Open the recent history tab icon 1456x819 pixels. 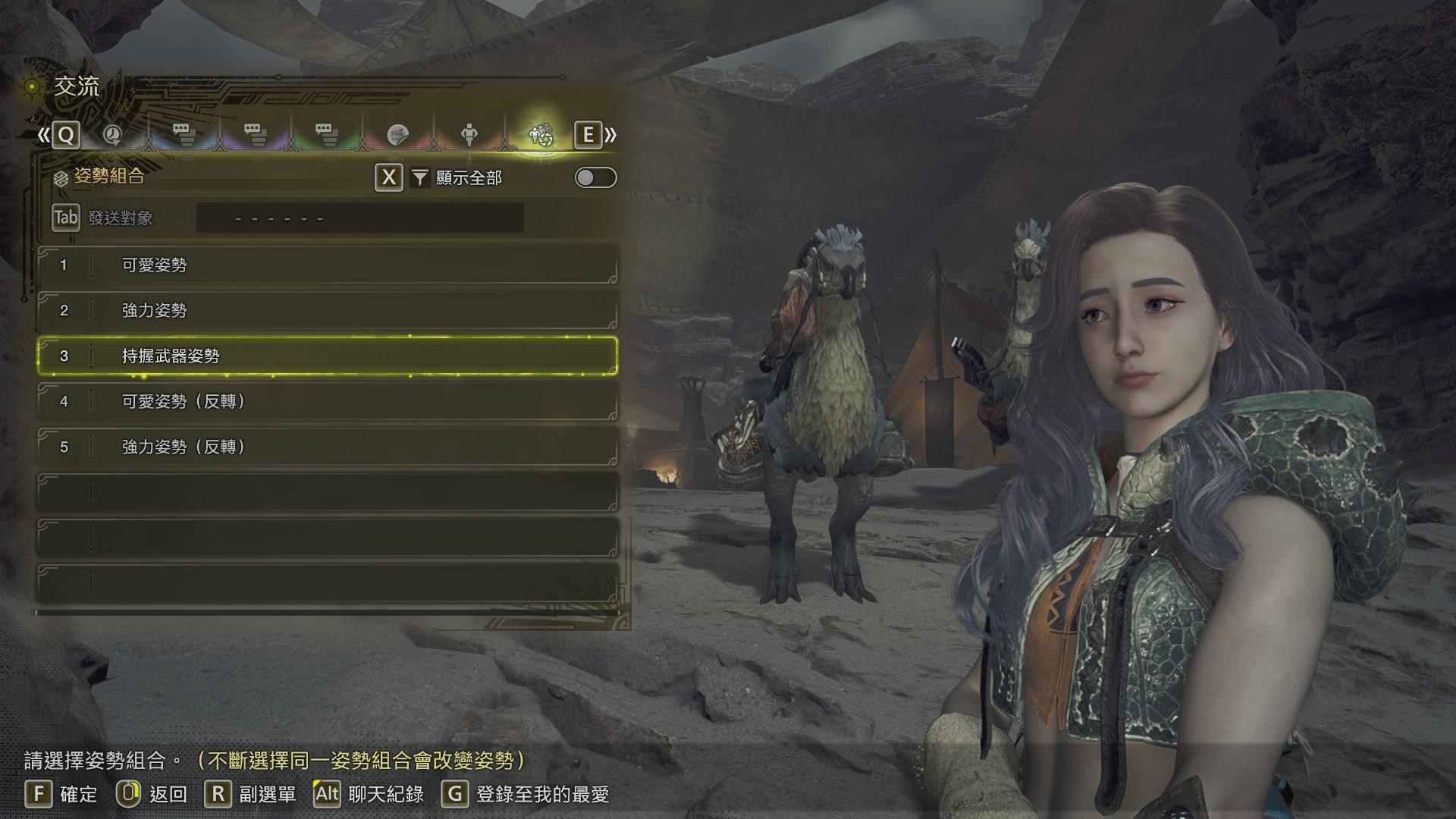pyautogui.click(x=112, y=135)
